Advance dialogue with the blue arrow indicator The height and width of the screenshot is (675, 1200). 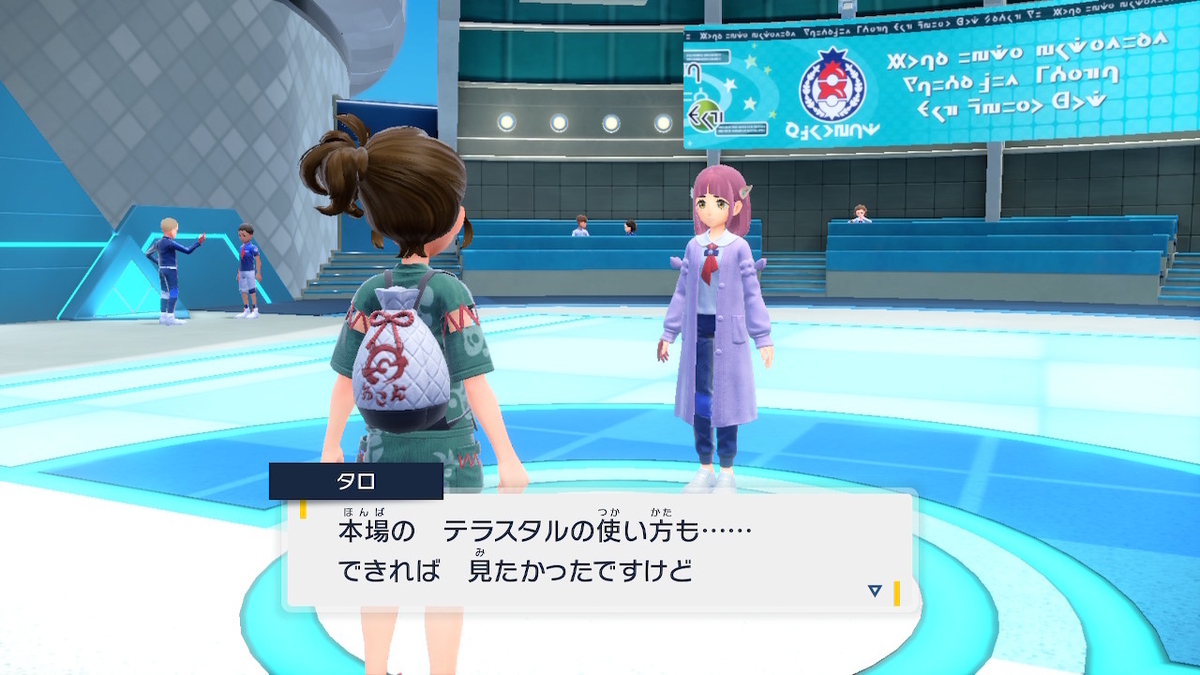tap(874, 591)
